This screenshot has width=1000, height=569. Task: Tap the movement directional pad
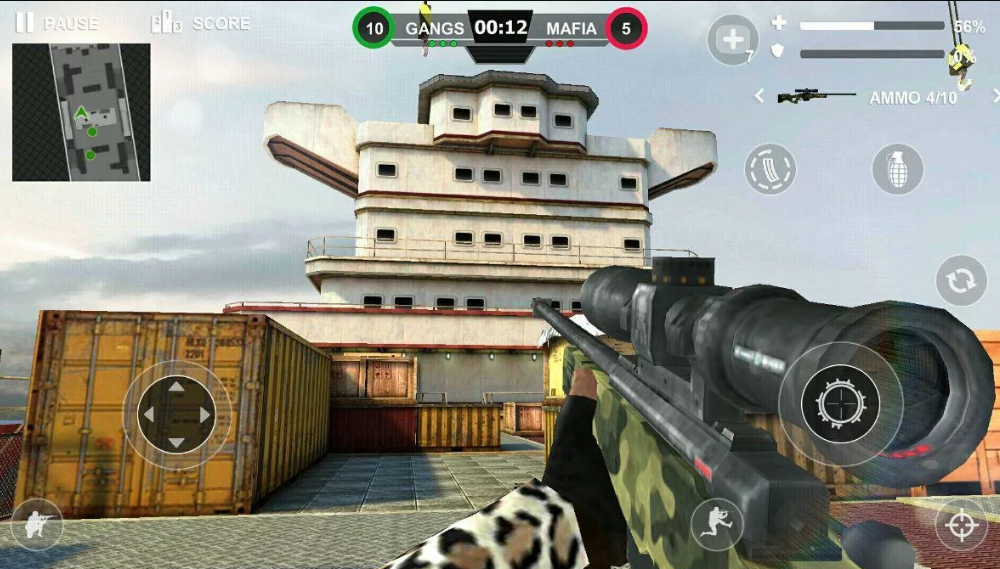(x=177, y=413)
